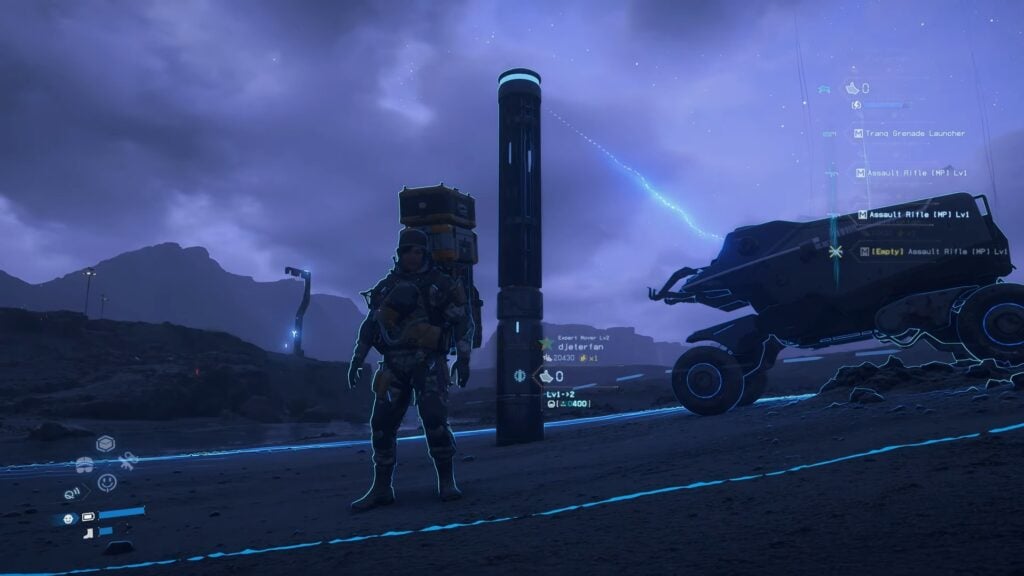Open the cargo box icon

[105, 443]
